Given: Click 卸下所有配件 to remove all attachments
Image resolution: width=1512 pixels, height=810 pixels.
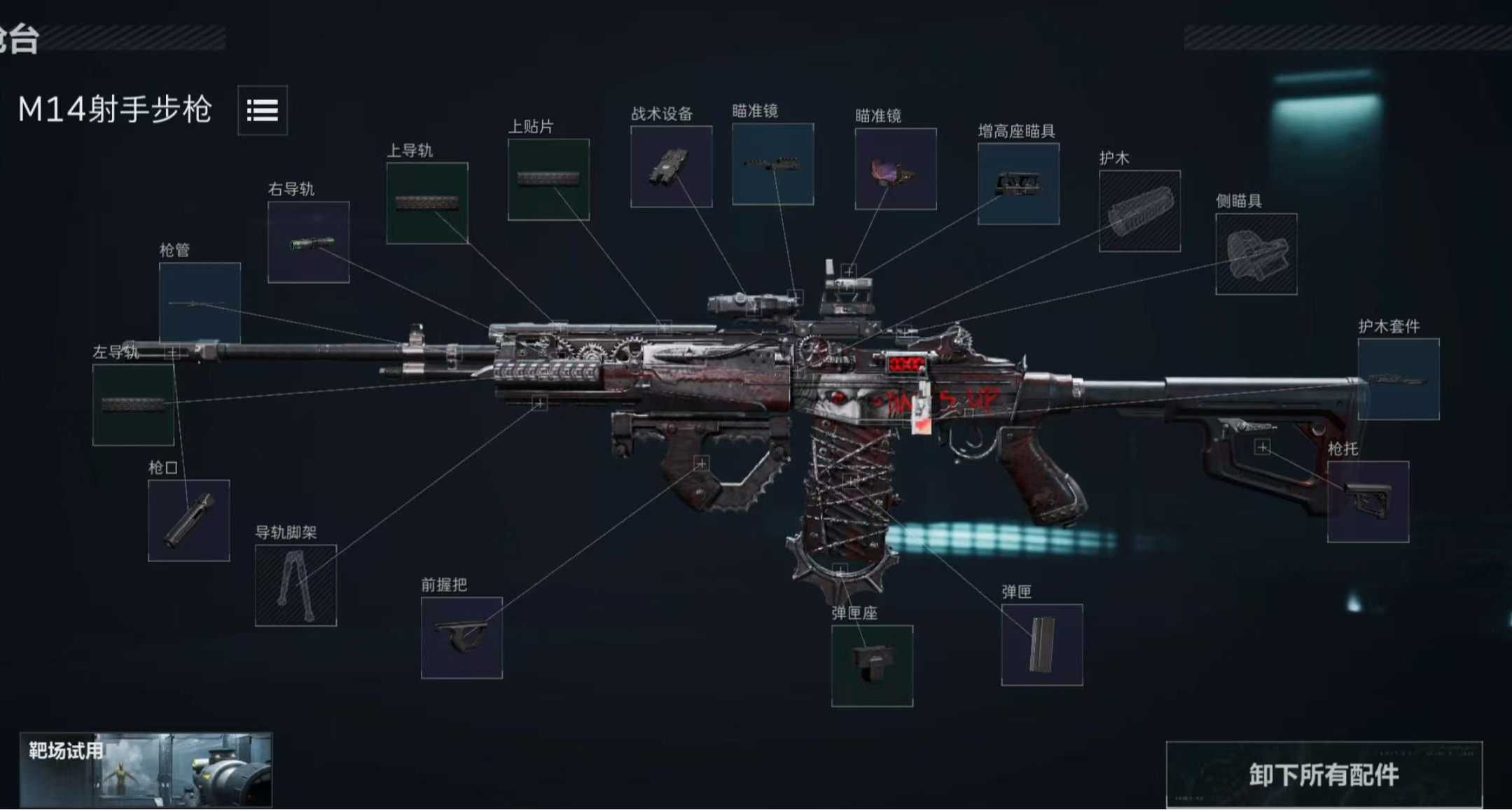Looking at the screenshot, I should click(x=1324, y=774).
